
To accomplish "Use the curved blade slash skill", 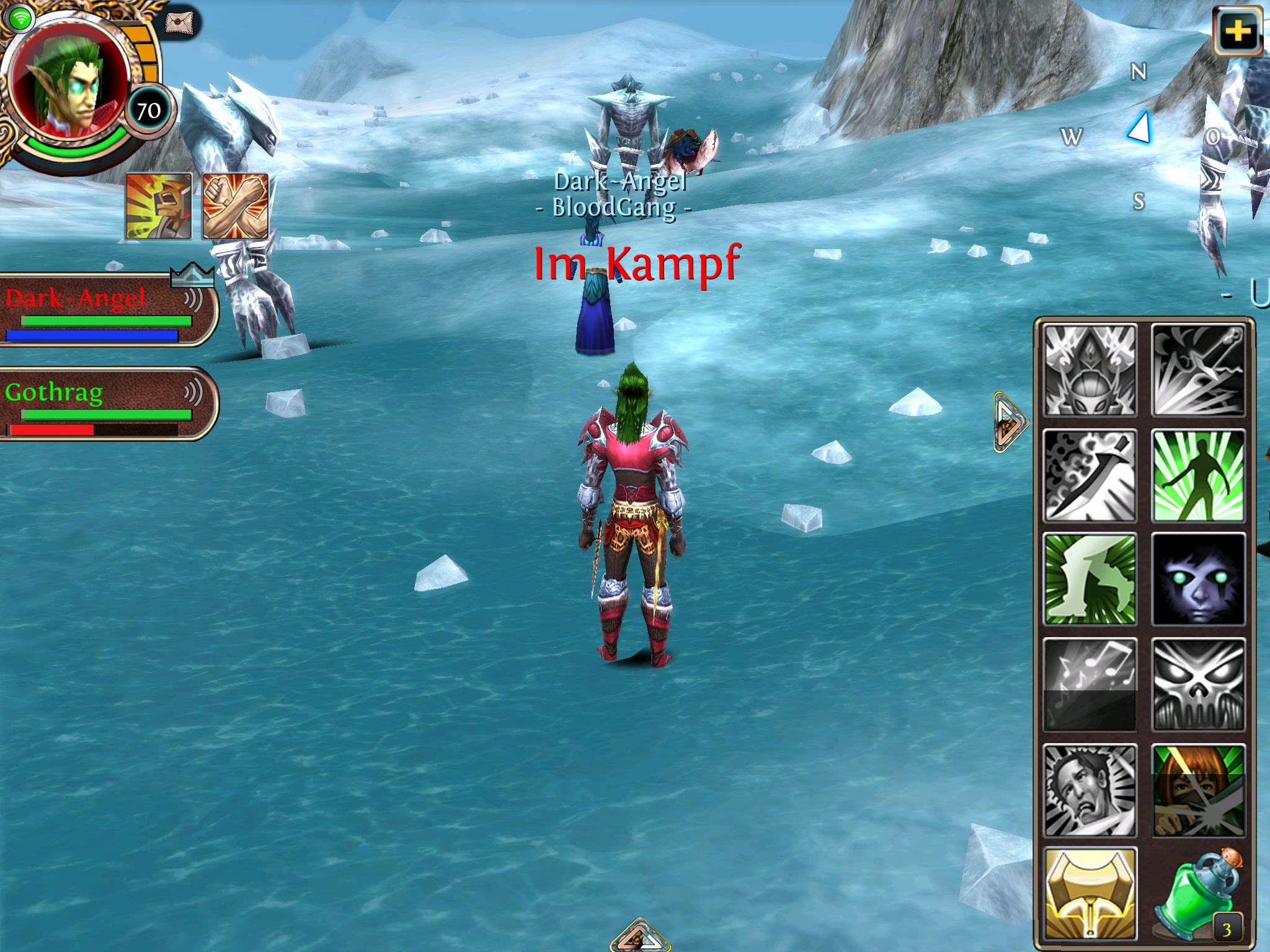I will 1090,475.
